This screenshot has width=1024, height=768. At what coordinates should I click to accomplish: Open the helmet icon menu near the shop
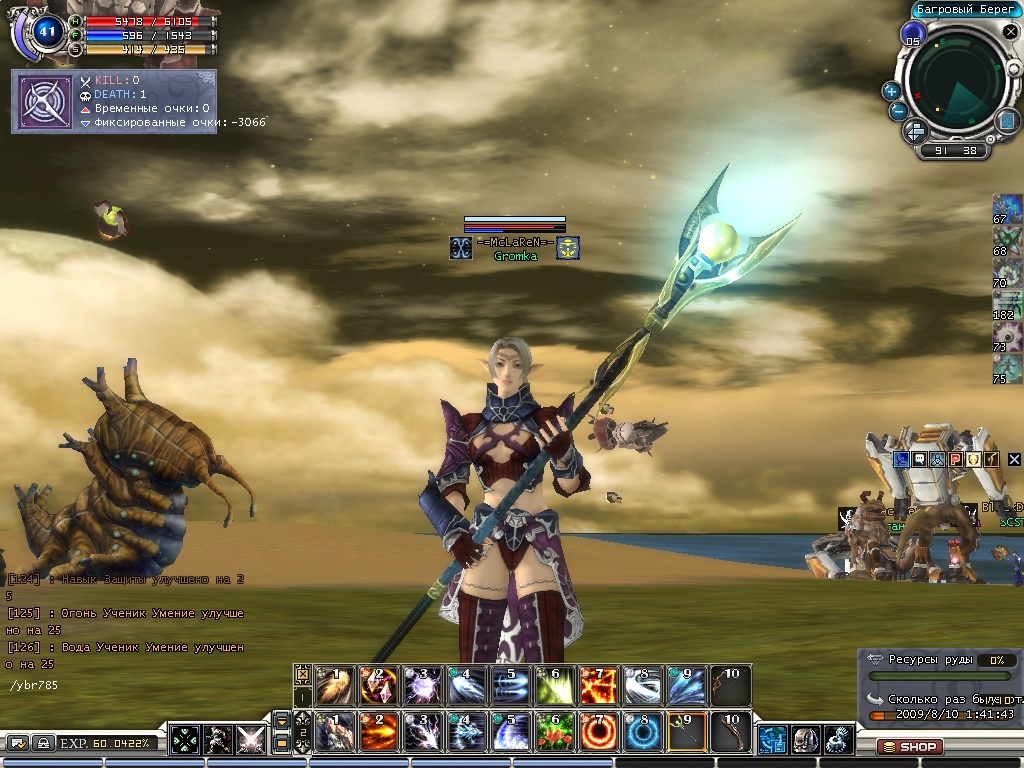806,741
